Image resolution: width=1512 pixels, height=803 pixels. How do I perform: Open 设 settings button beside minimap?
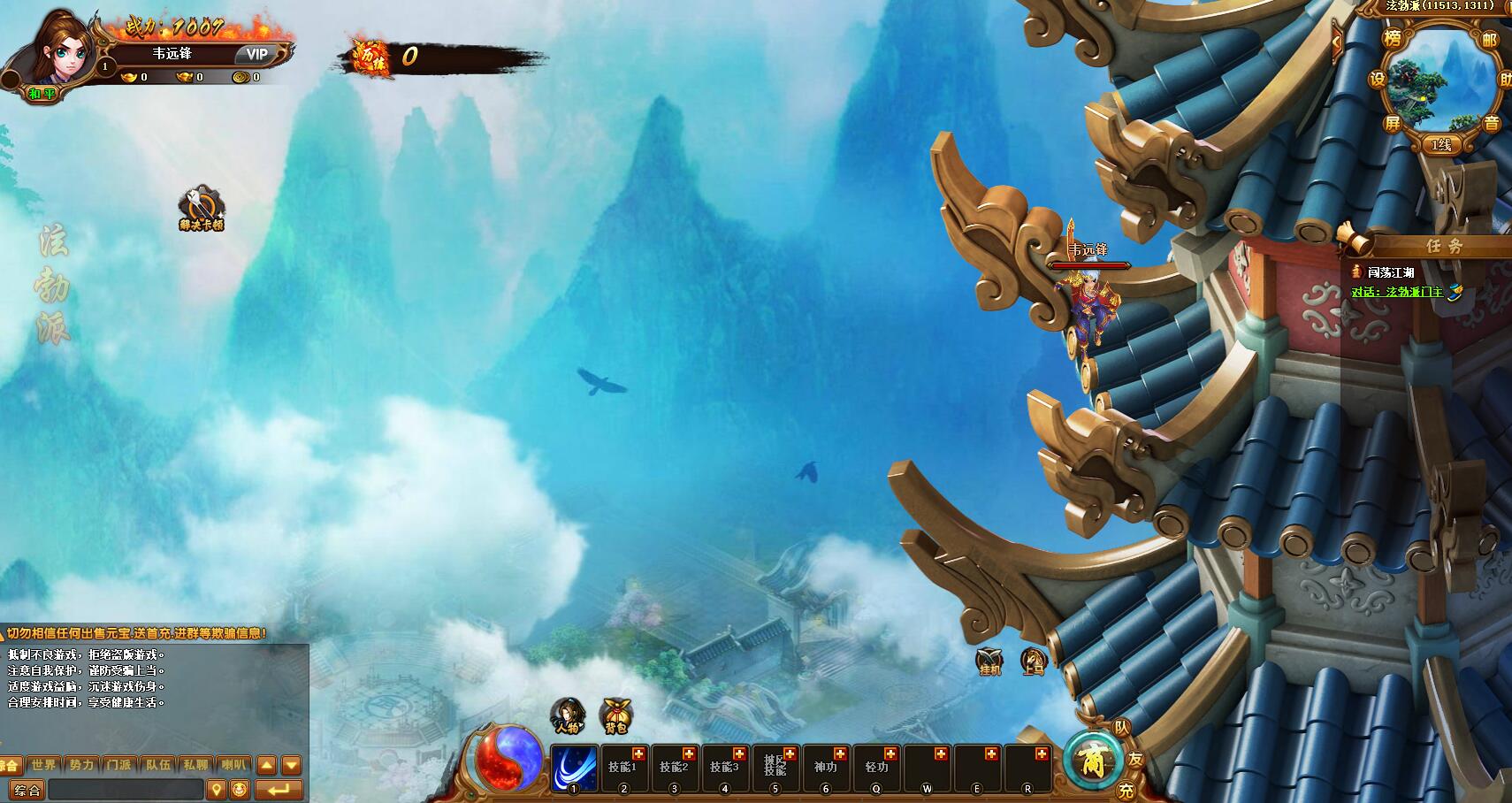(1377, 79)
